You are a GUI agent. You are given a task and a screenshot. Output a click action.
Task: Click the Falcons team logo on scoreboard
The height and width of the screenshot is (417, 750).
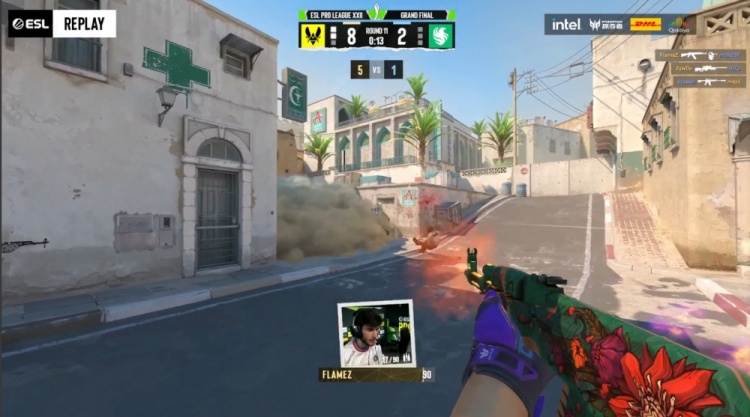(x=441, y=35)
